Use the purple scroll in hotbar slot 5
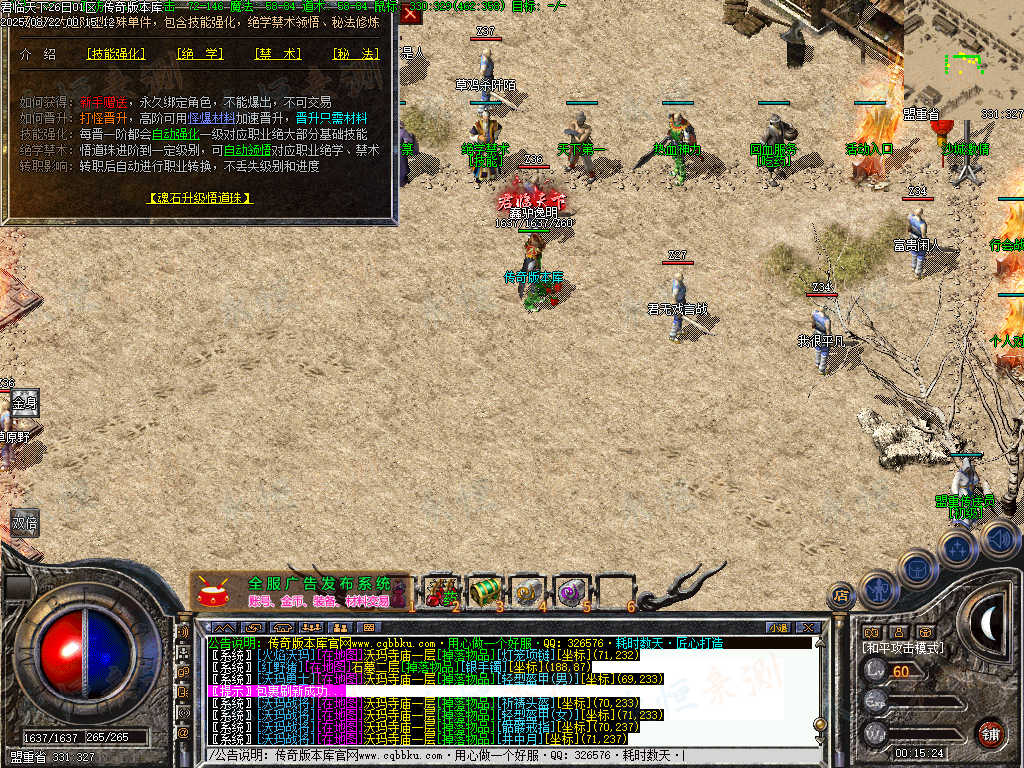The height and width of the screenshot is (768, 1024). click(573, 591)
